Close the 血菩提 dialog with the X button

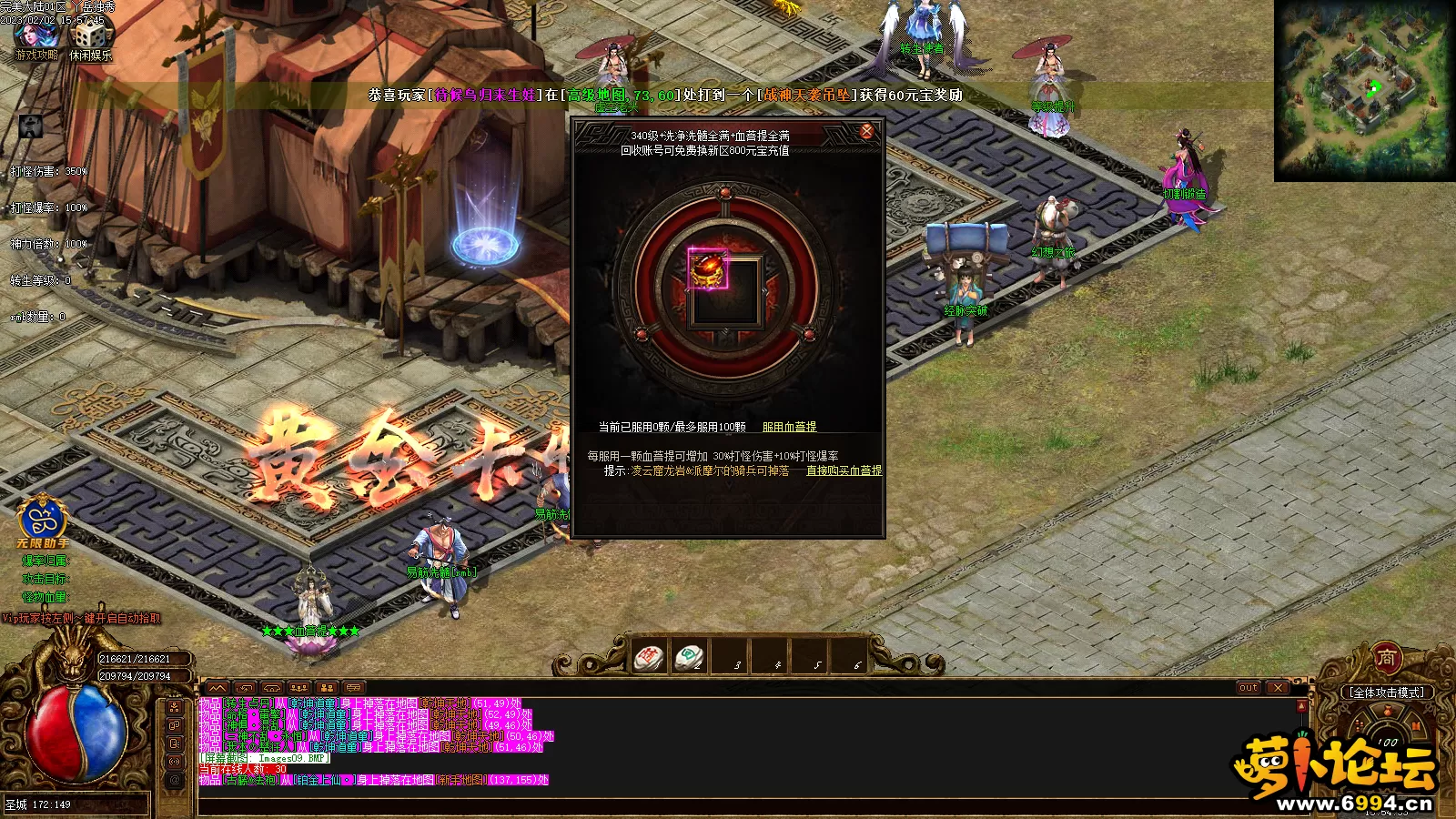[x=866, y=132]
